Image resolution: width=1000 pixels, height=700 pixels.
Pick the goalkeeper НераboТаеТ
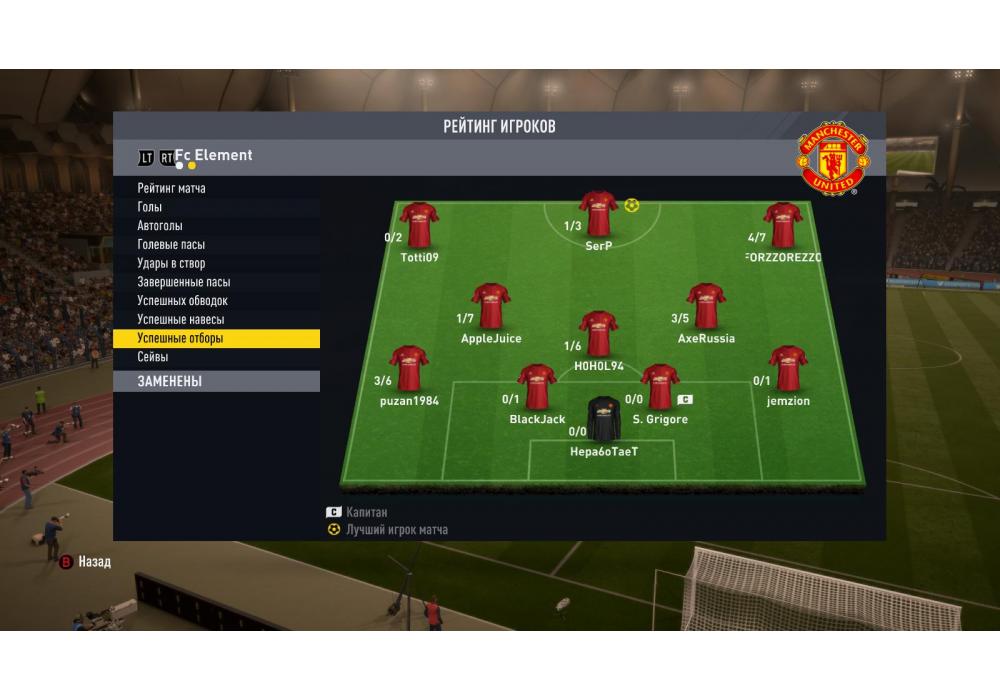pyautogui.click(x=604, y=420)
